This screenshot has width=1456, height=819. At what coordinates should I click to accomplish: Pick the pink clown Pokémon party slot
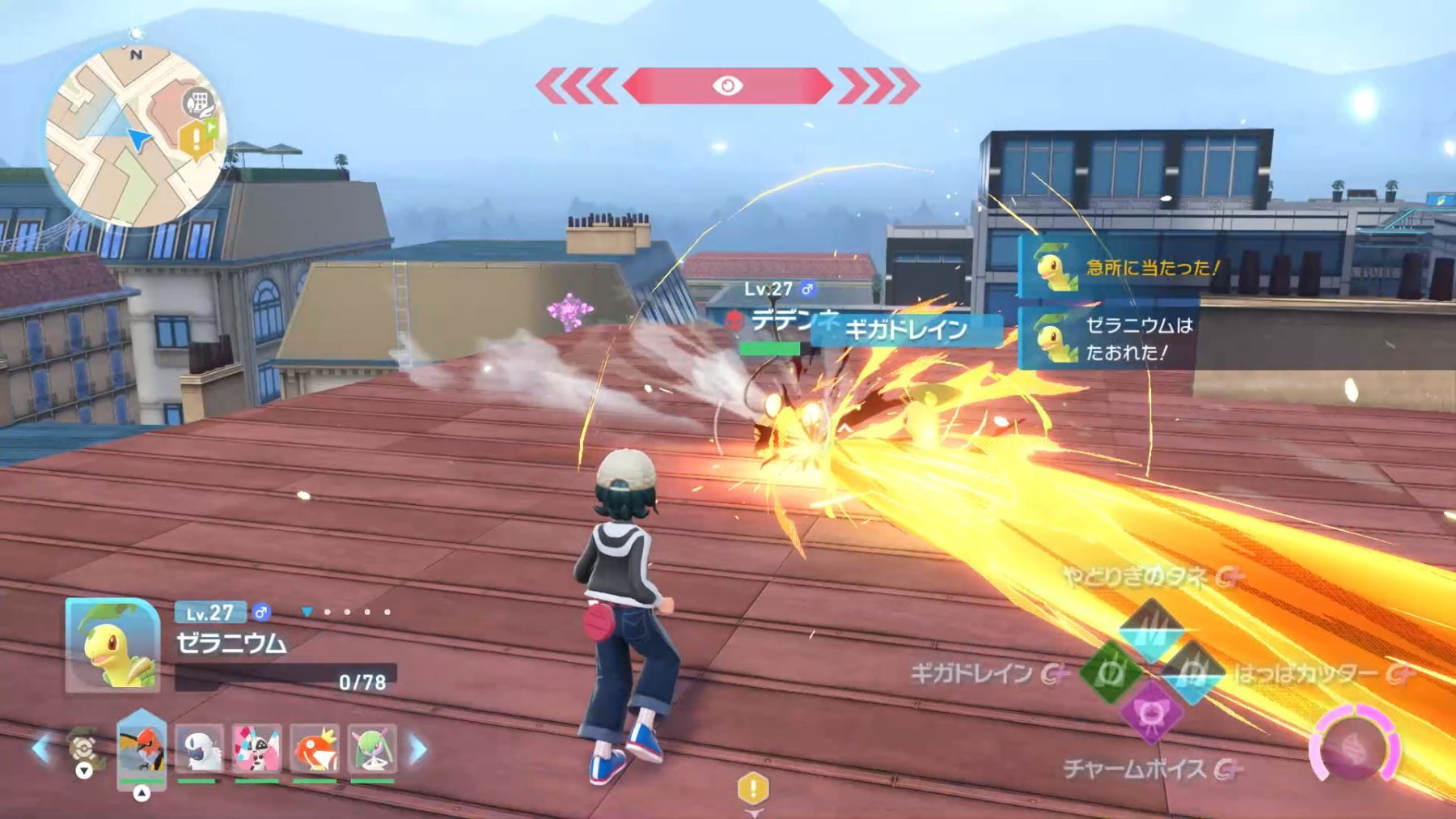coord(256,749)
